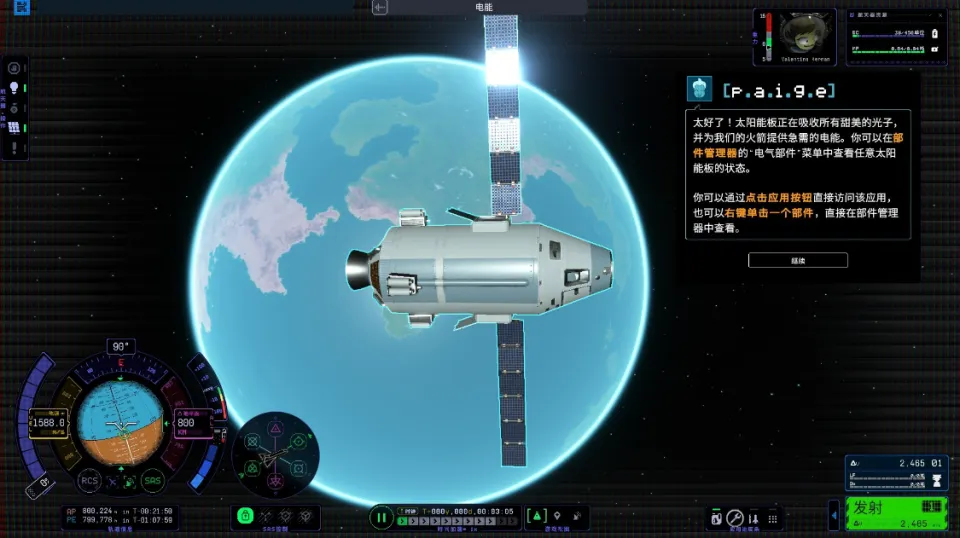The image size is (960, 538).
Task: Open the resource container icon in the app bar
Action: click(716, 518)
